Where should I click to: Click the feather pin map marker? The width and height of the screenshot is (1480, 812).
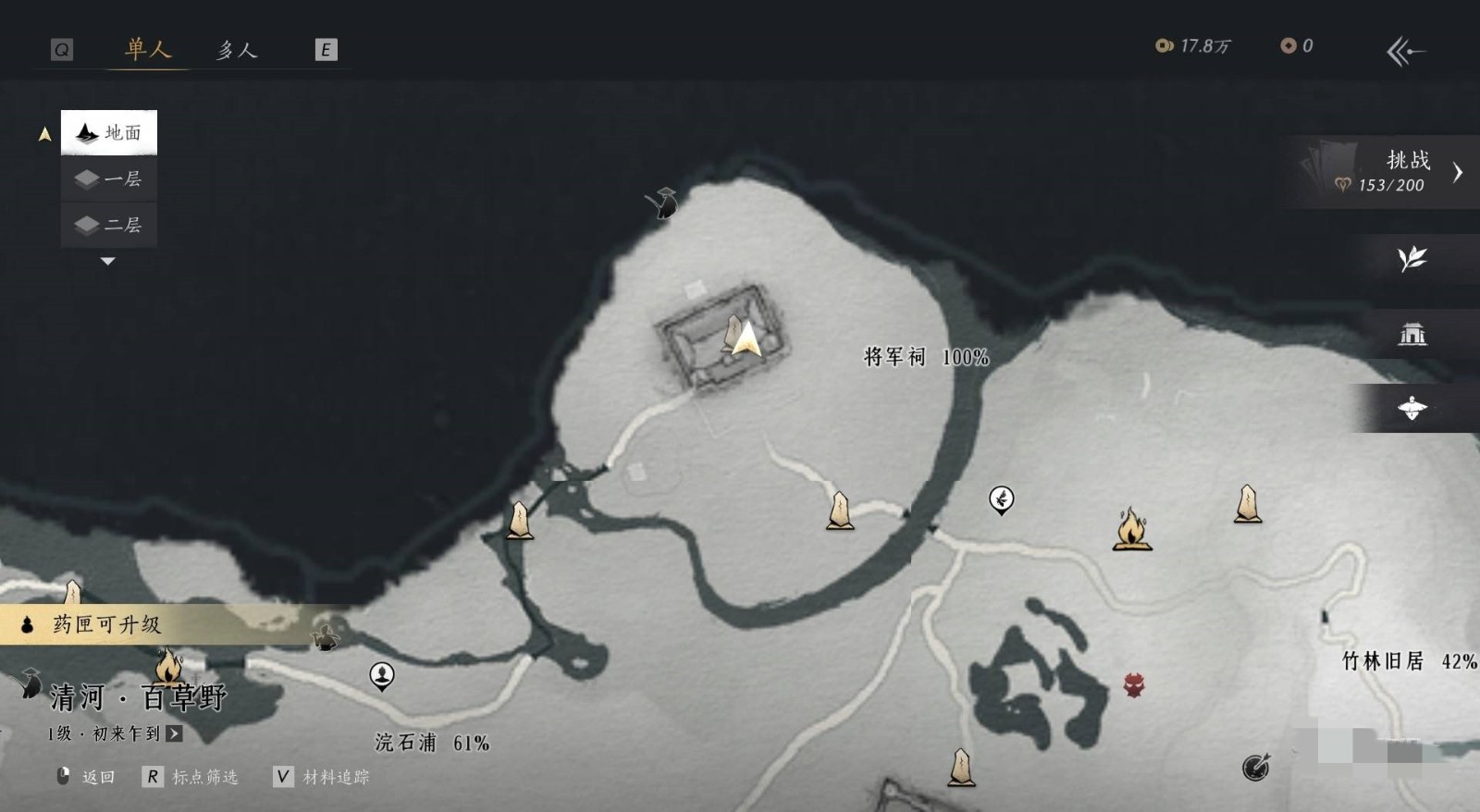click(x=1001, y=499)
